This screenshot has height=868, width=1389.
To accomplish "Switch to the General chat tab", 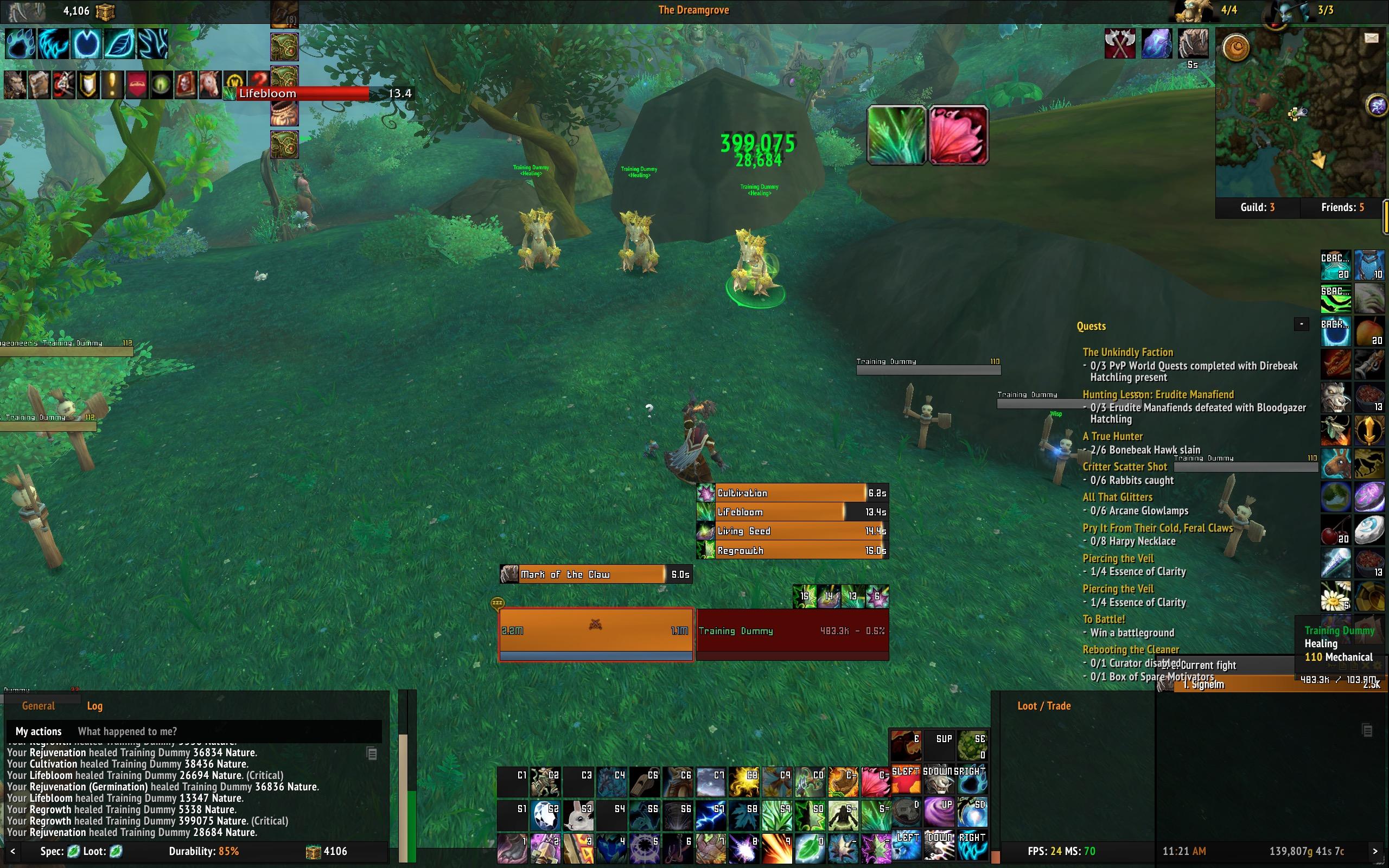I will click(39, 706).
